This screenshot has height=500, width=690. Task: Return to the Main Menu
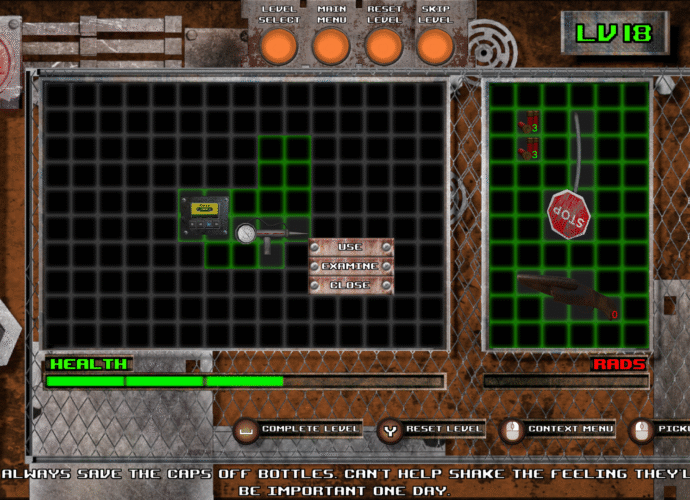[331, 45]
